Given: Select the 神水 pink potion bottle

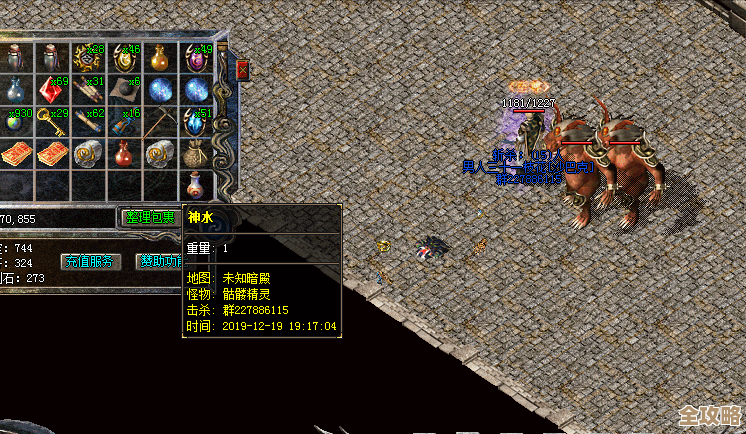Looking at the screenshot, I should (194, 186).
